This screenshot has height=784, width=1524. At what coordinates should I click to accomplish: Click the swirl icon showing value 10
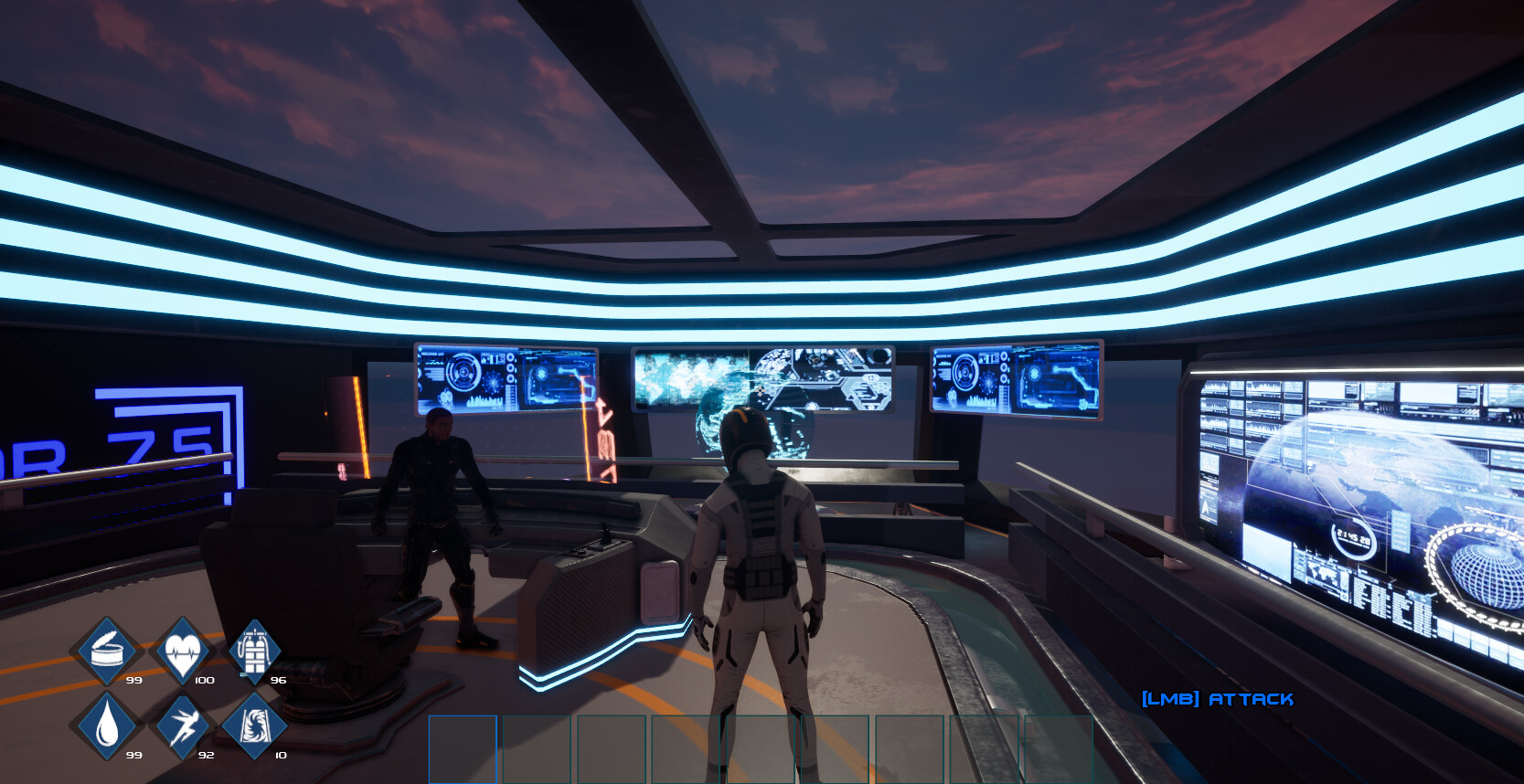256,726
